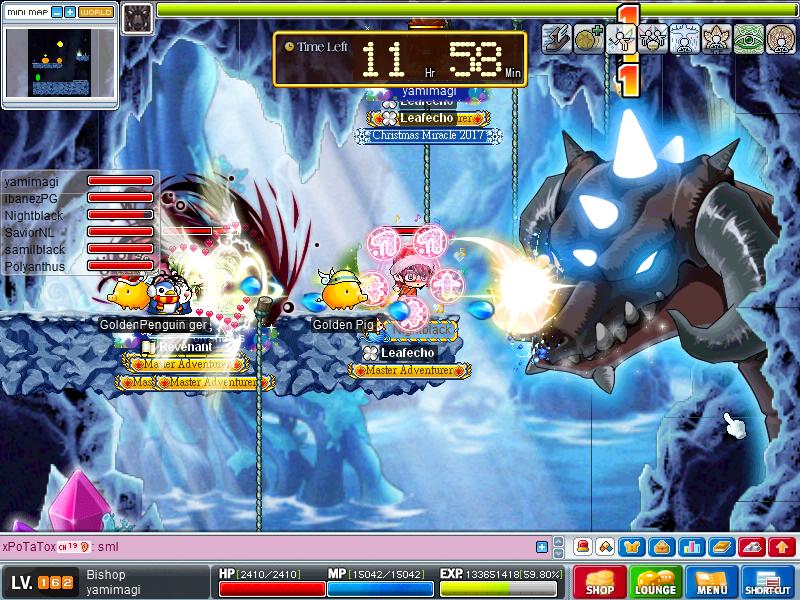The width and height of the screenshot is (800, 600).
Task: Click the minimap display
Action: coord(59,63)
